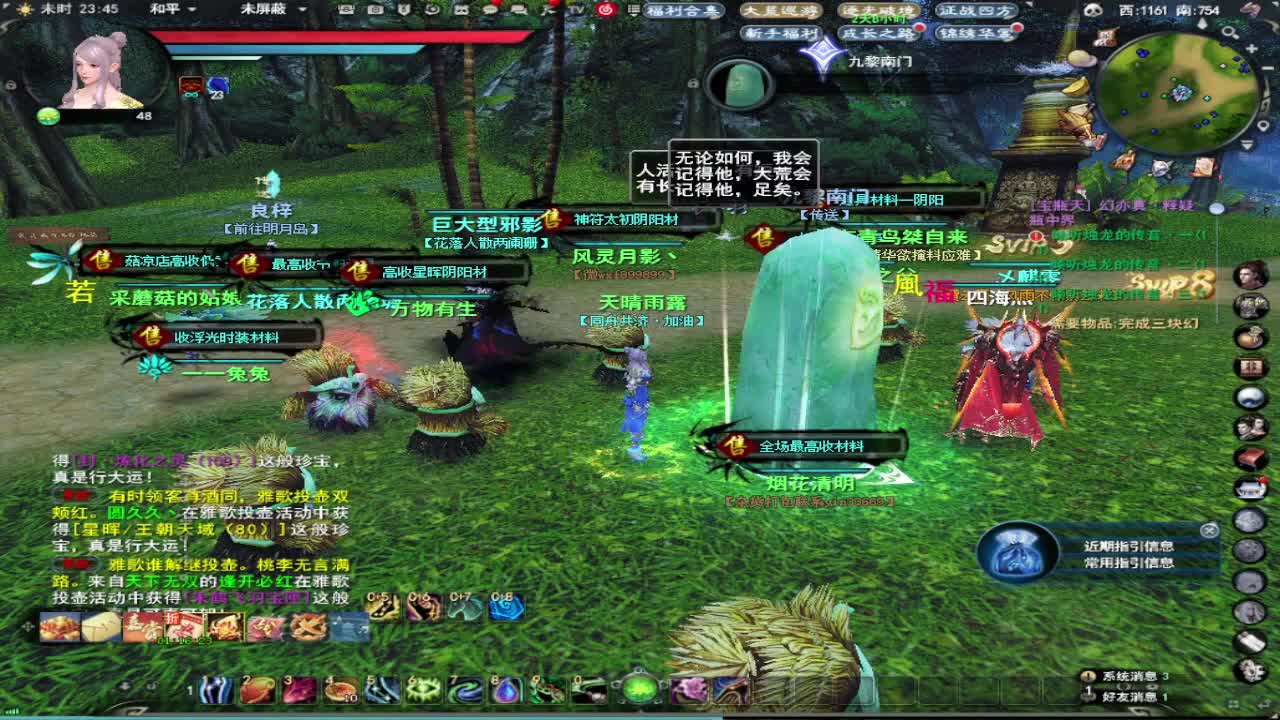Click the minimap zoom-out minus control
This screenshot has width=1280, height=720.
(x=1266, y=66)
